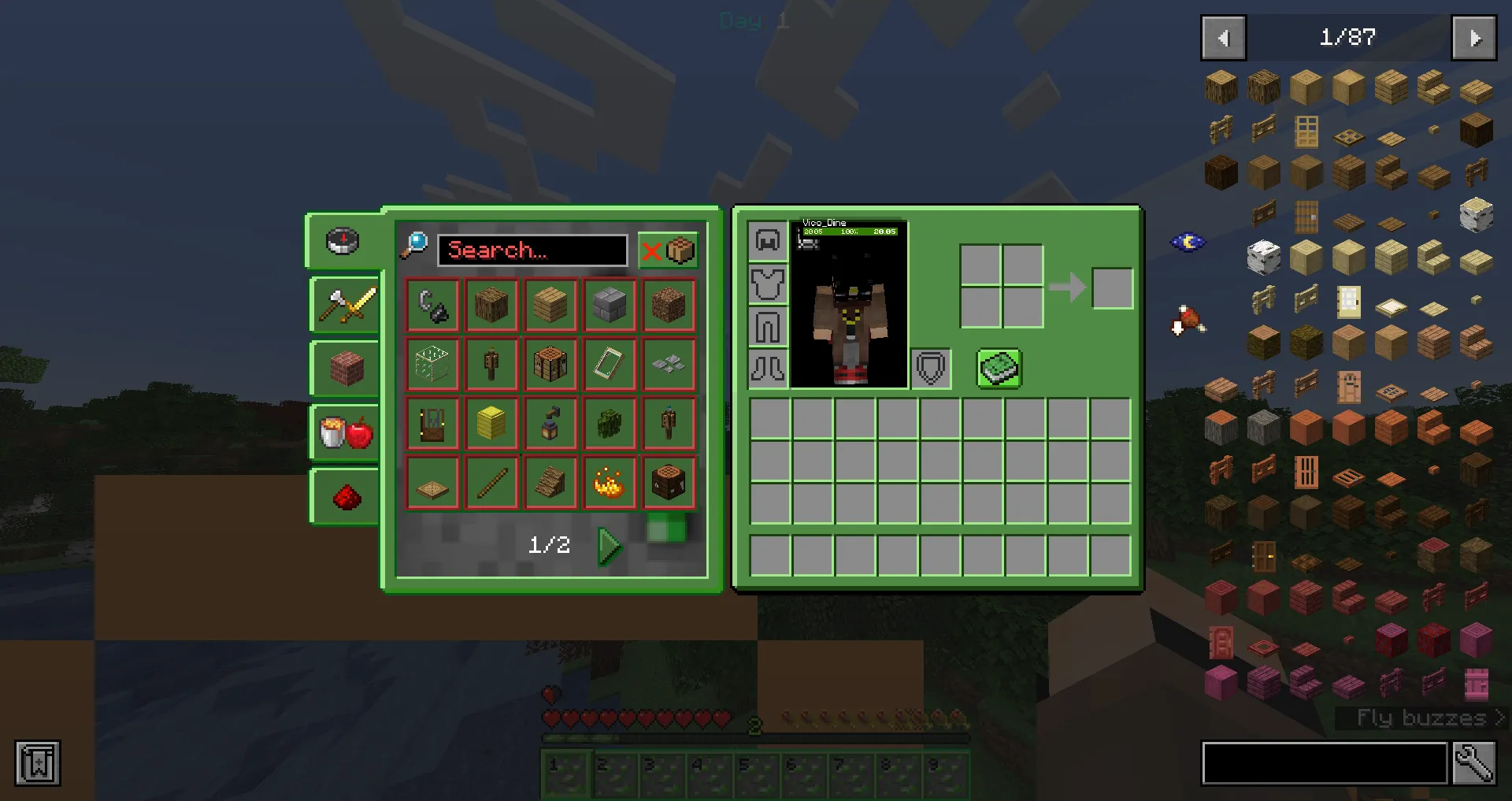Open the redstone tab
This screenshot has width=1512, height=801.
point(343,496)
